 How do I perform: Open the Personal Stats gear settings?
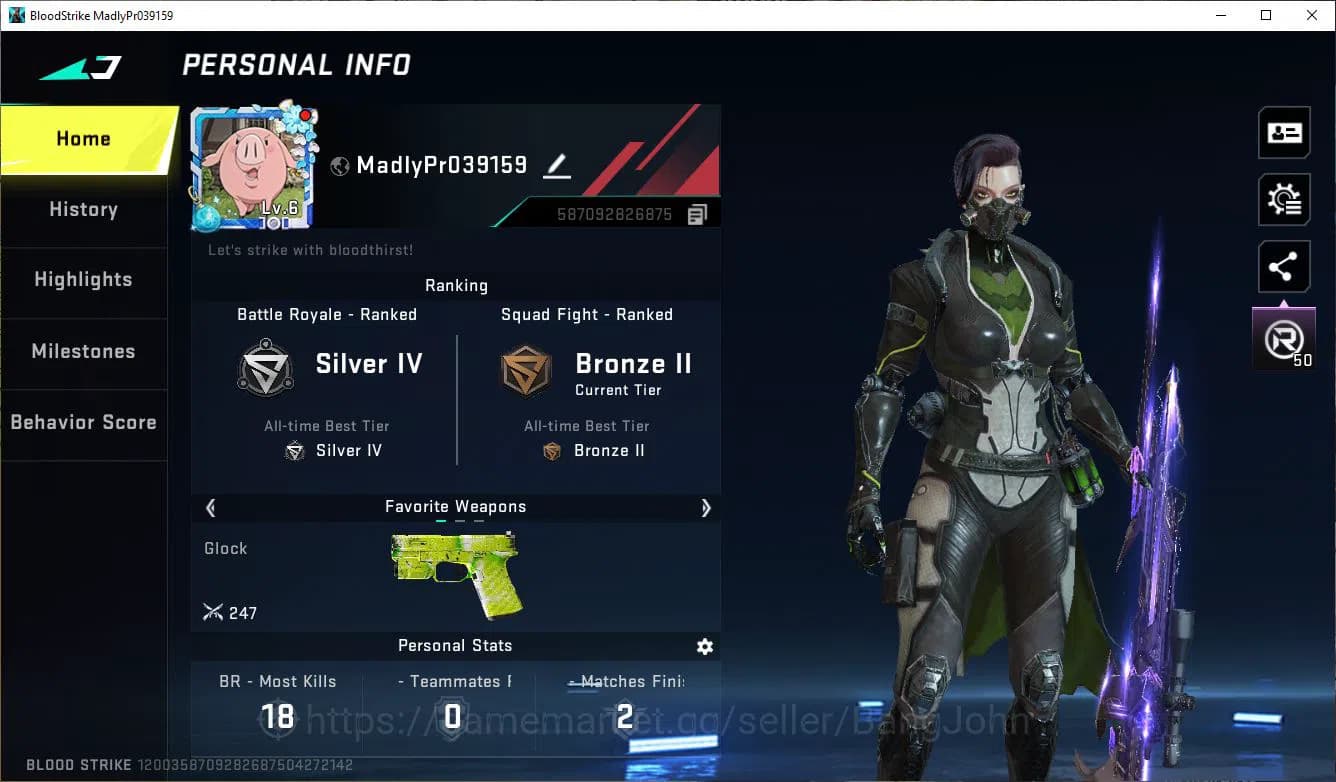coord(705,646)
